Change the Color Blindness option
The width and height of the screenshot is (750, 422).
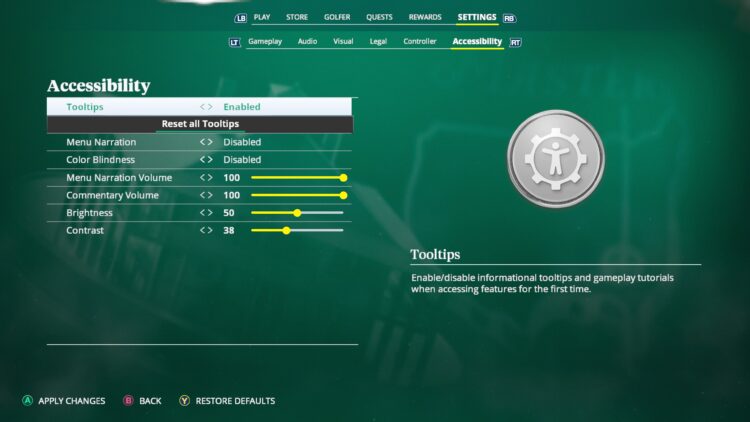(x=241, y=160)
